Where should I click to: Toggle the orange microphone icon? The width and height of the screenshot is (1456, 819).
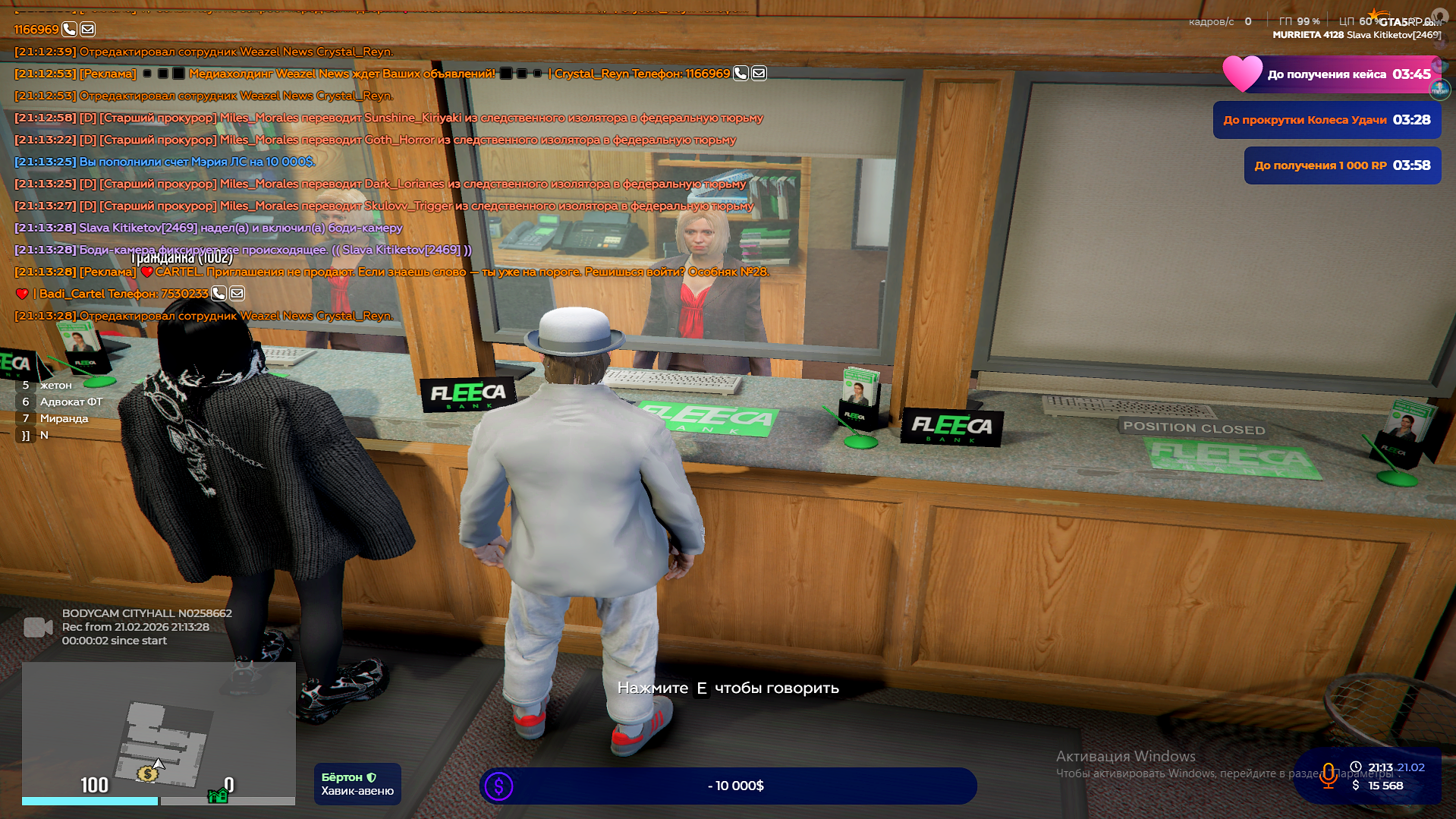pyautogui.click(x=1328, y=776)
